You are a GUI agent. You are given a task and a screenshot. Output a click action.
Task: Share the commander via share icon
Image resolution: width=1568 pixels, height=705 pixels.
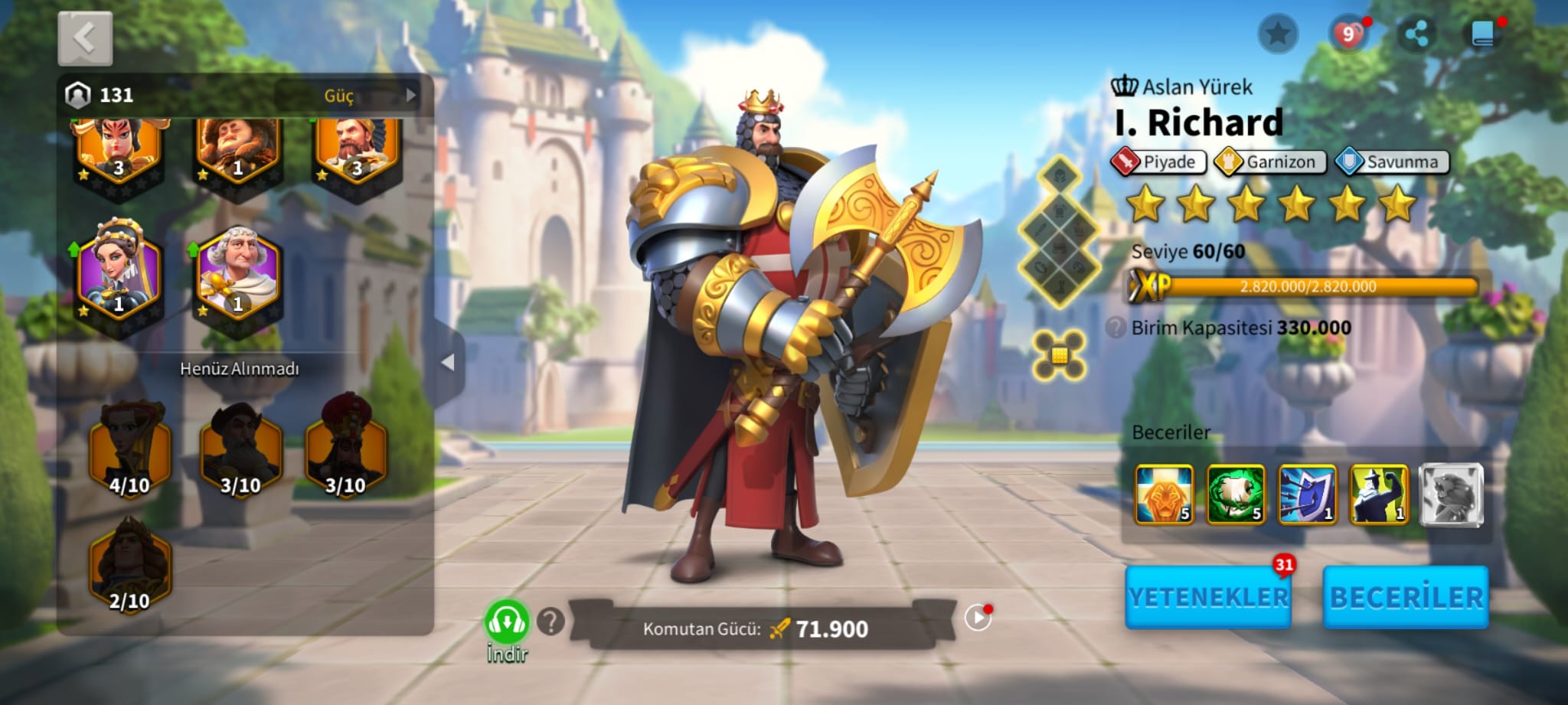(1416, 34)
